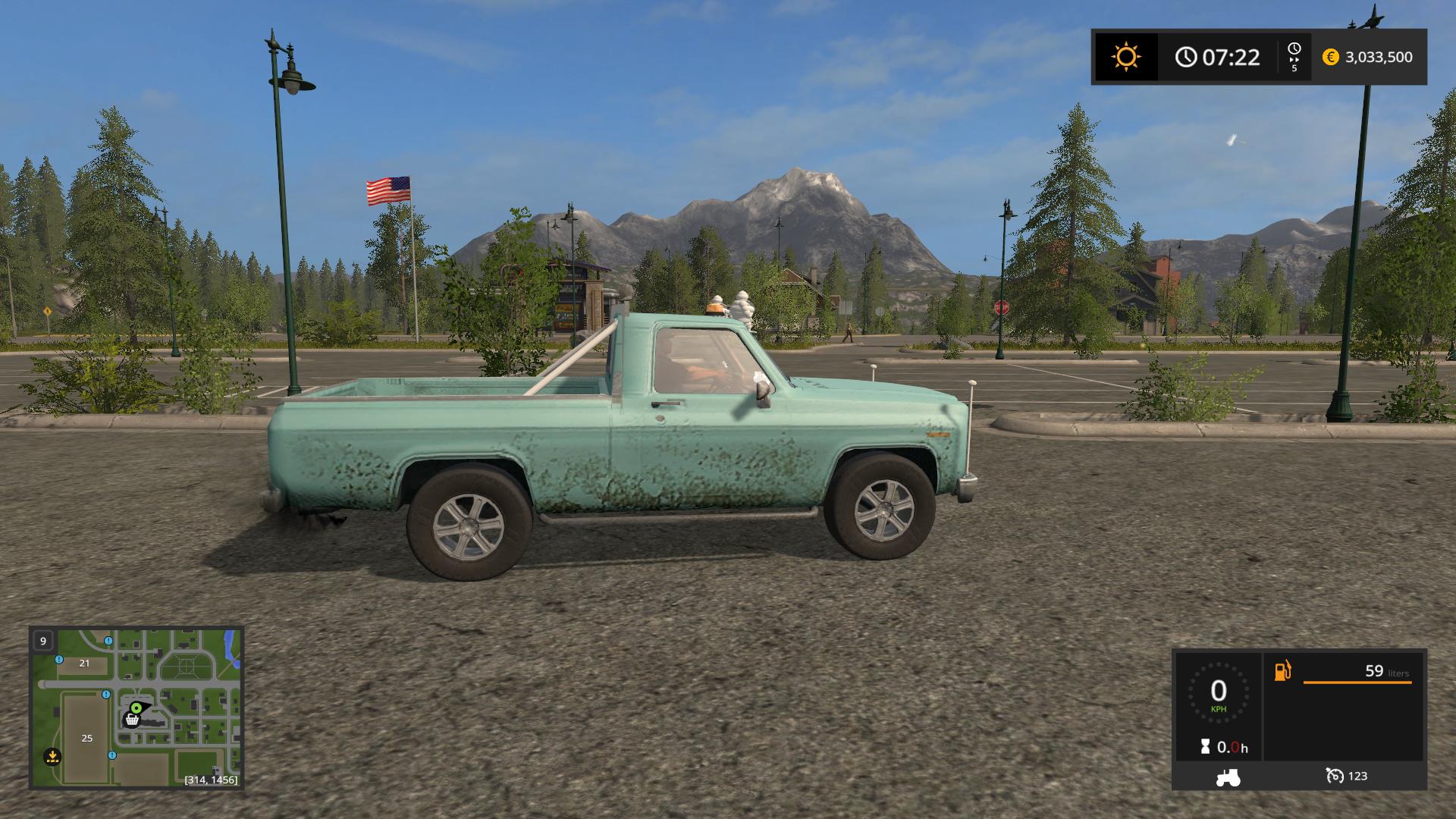Screen dimensions: 1456x819
Task: Click the euro coin money icon
Action: tap(1330, 57)
